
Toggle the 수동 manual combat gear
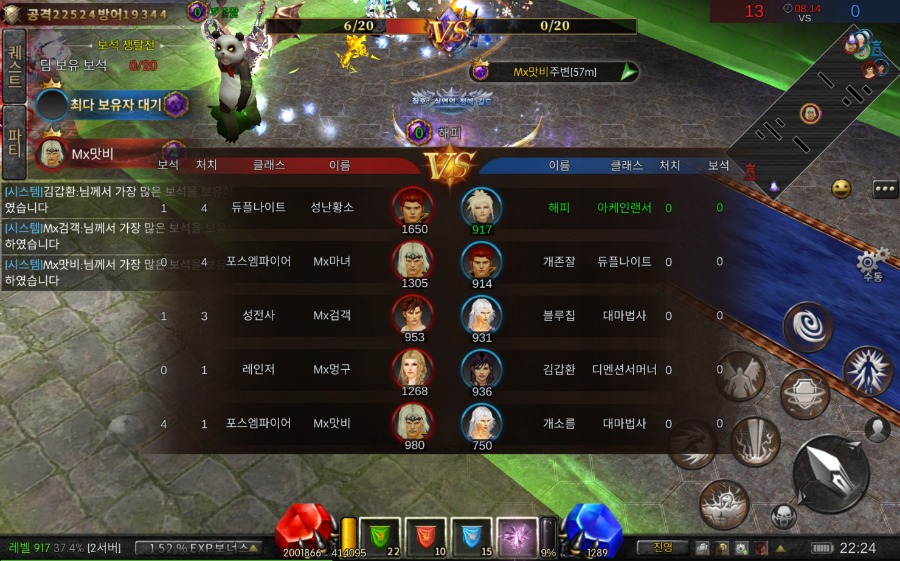pyautogui.click(x=870, y=266)
